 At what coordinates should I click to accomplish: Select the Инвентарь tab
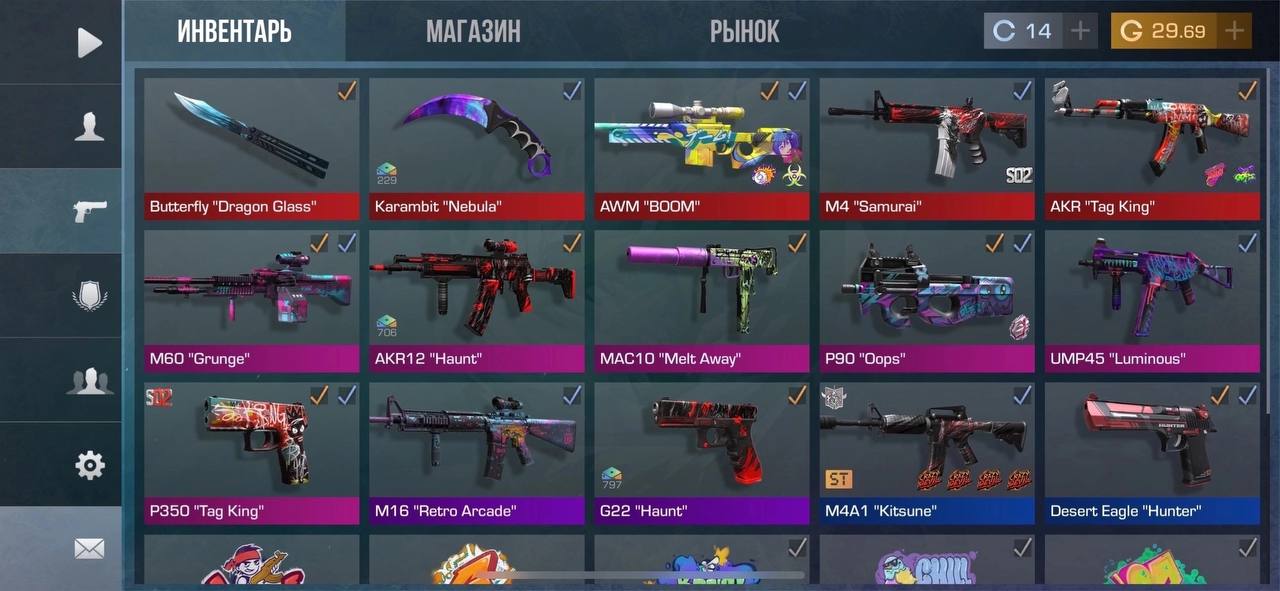tap(235, 32)
